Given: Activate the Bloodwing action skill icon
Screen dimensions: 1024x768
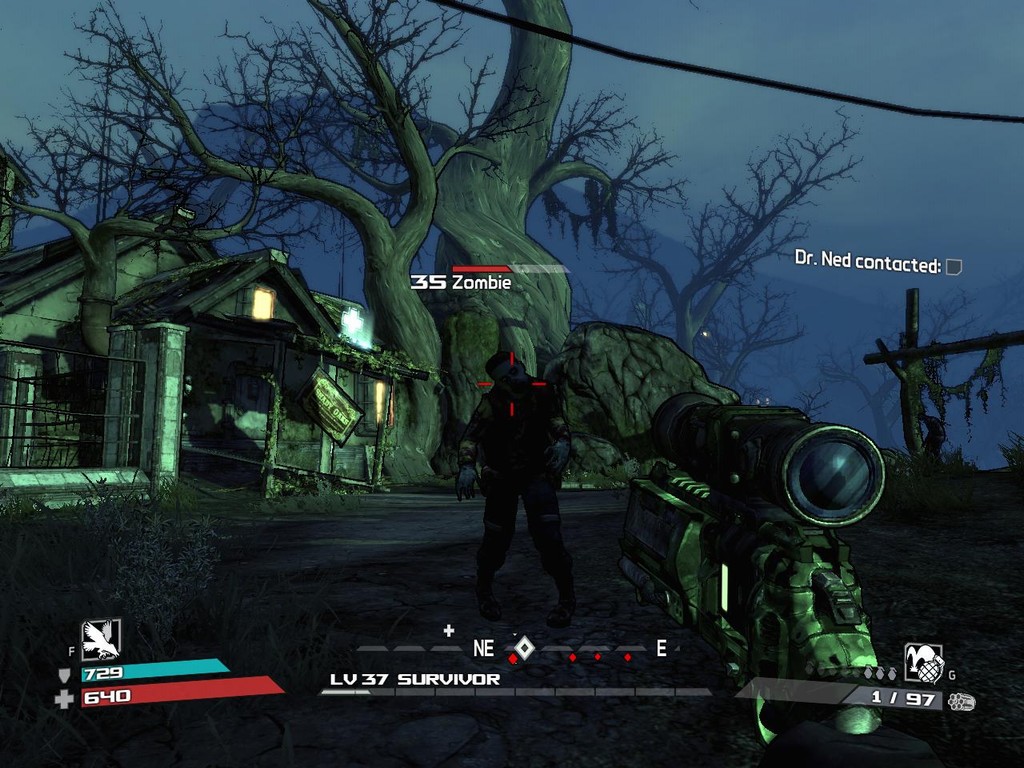Looking at the screenshot, I should coord(101,639).
